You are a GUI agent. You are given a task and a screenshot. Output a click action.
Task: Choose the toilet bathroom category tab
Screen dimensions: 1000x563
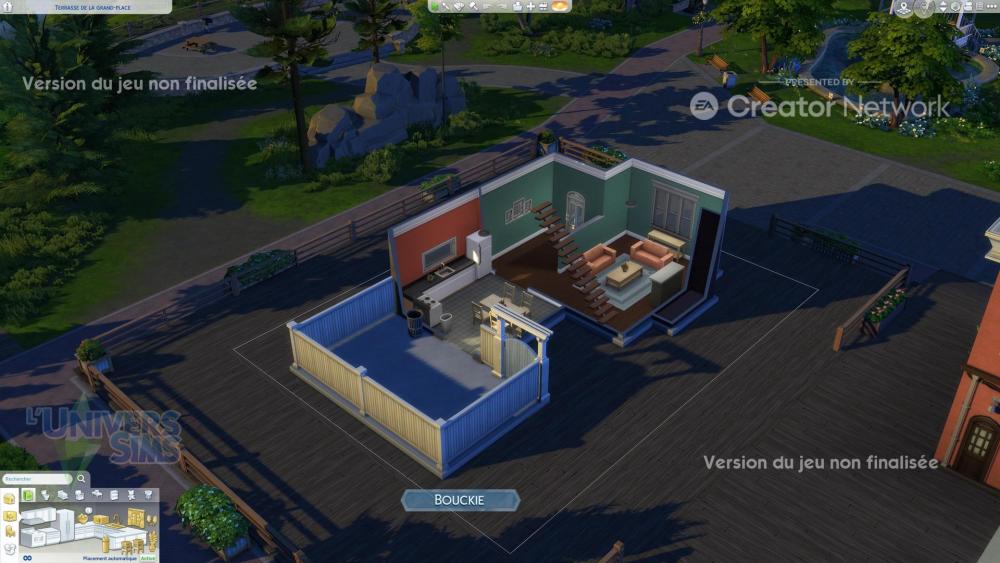[x=46, y=495]
